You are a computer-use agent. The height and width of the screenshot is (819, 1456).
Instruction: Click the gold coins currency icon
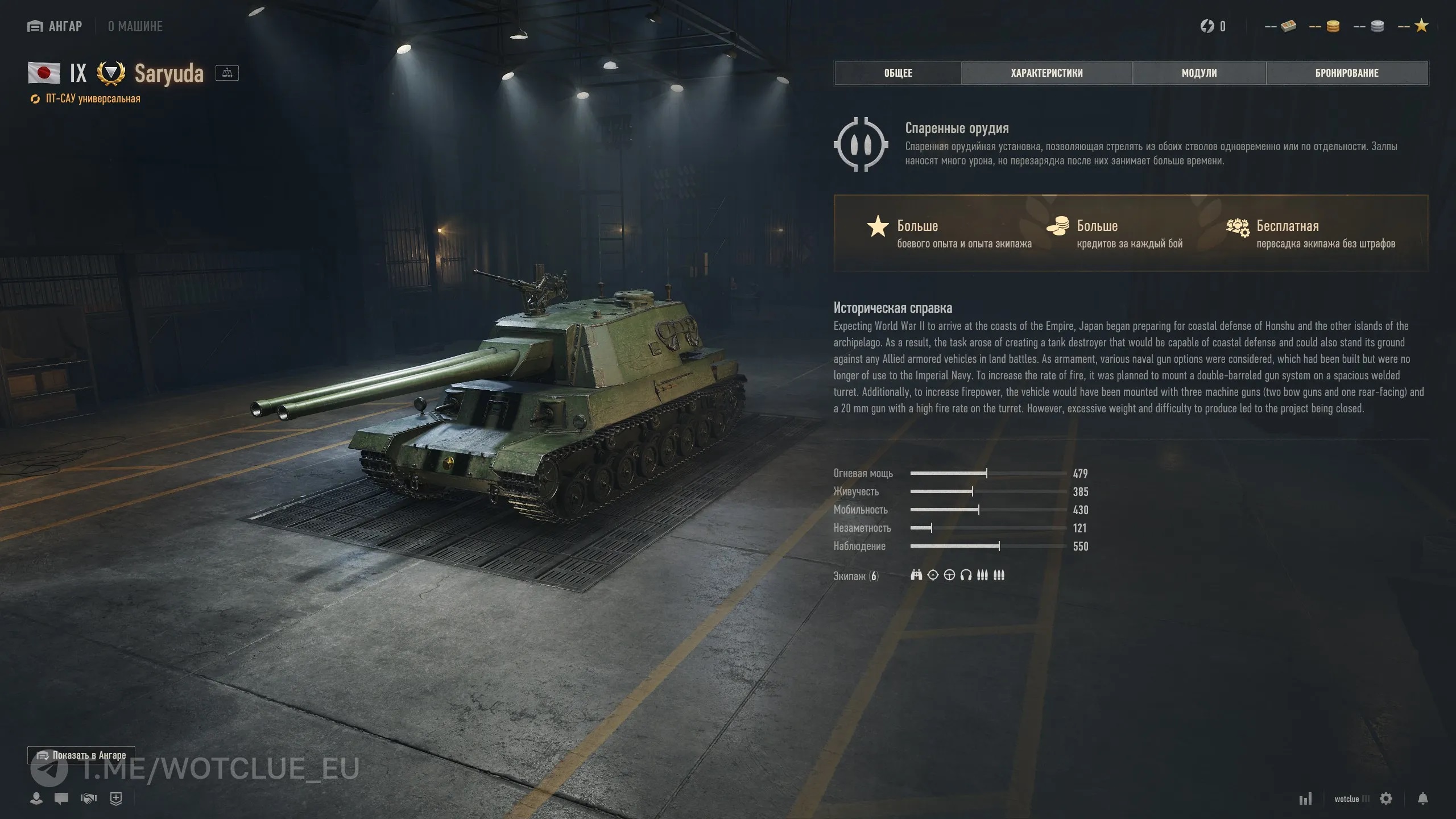point(1333,26)
